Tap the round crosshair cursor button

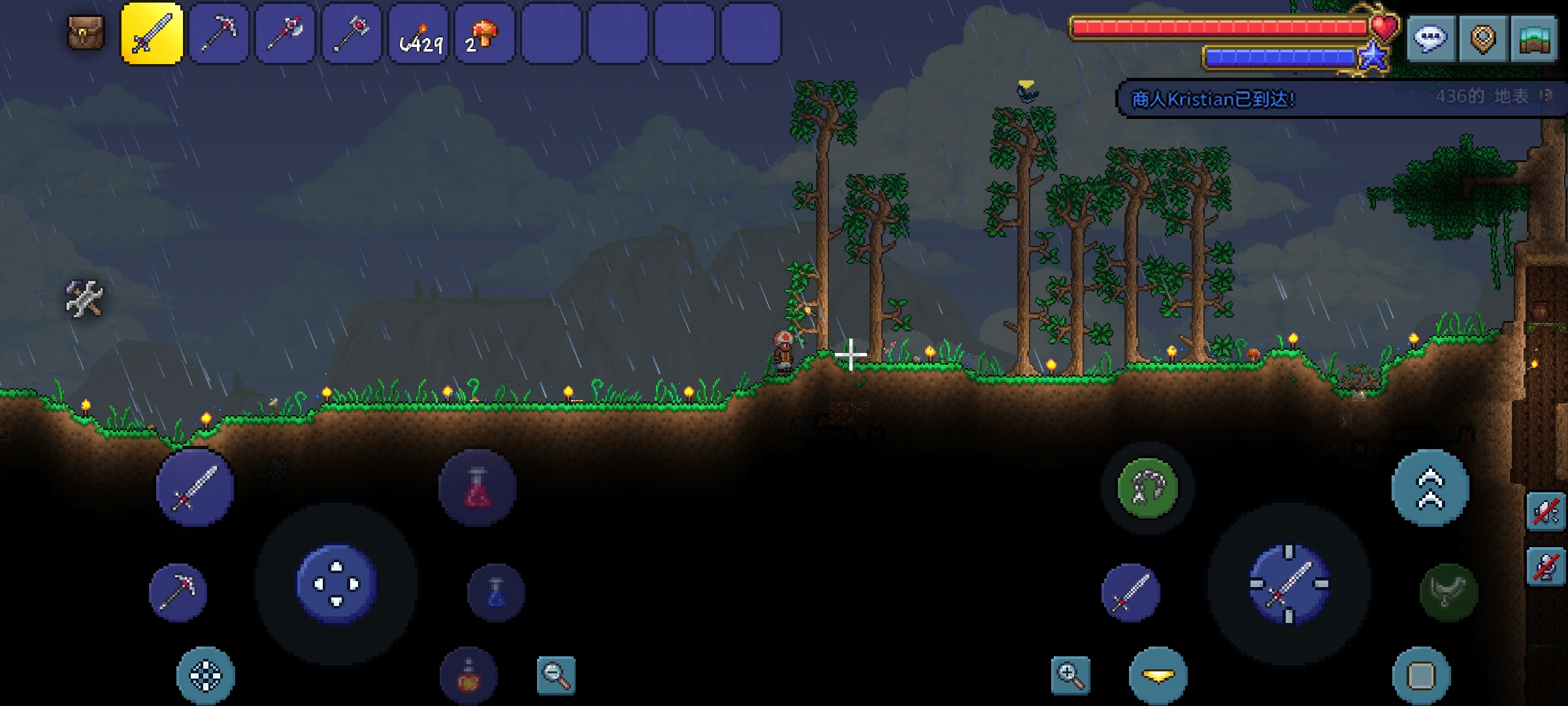coord(206,675)
